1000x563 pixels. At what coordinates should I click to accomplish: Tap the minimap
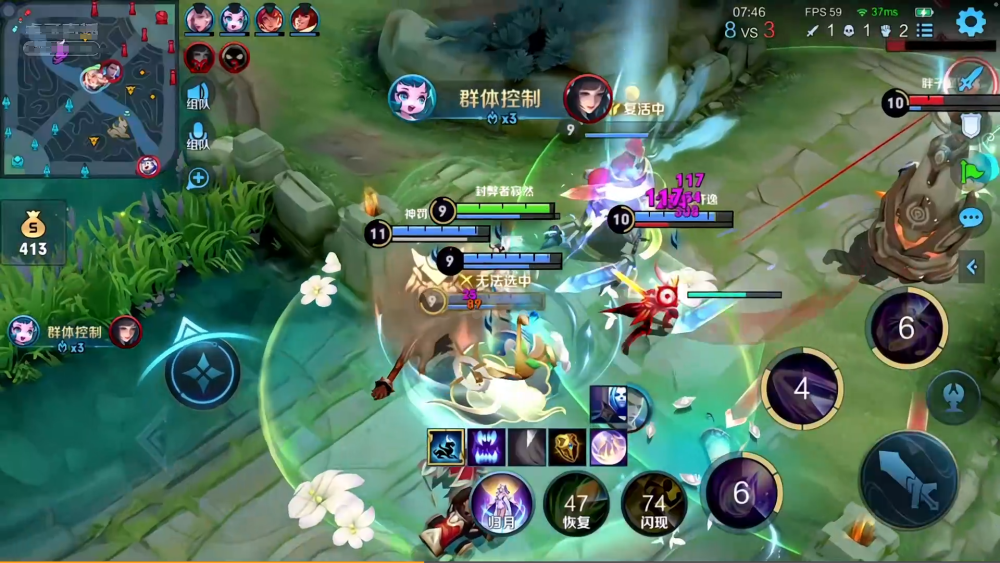pos(90,88)
